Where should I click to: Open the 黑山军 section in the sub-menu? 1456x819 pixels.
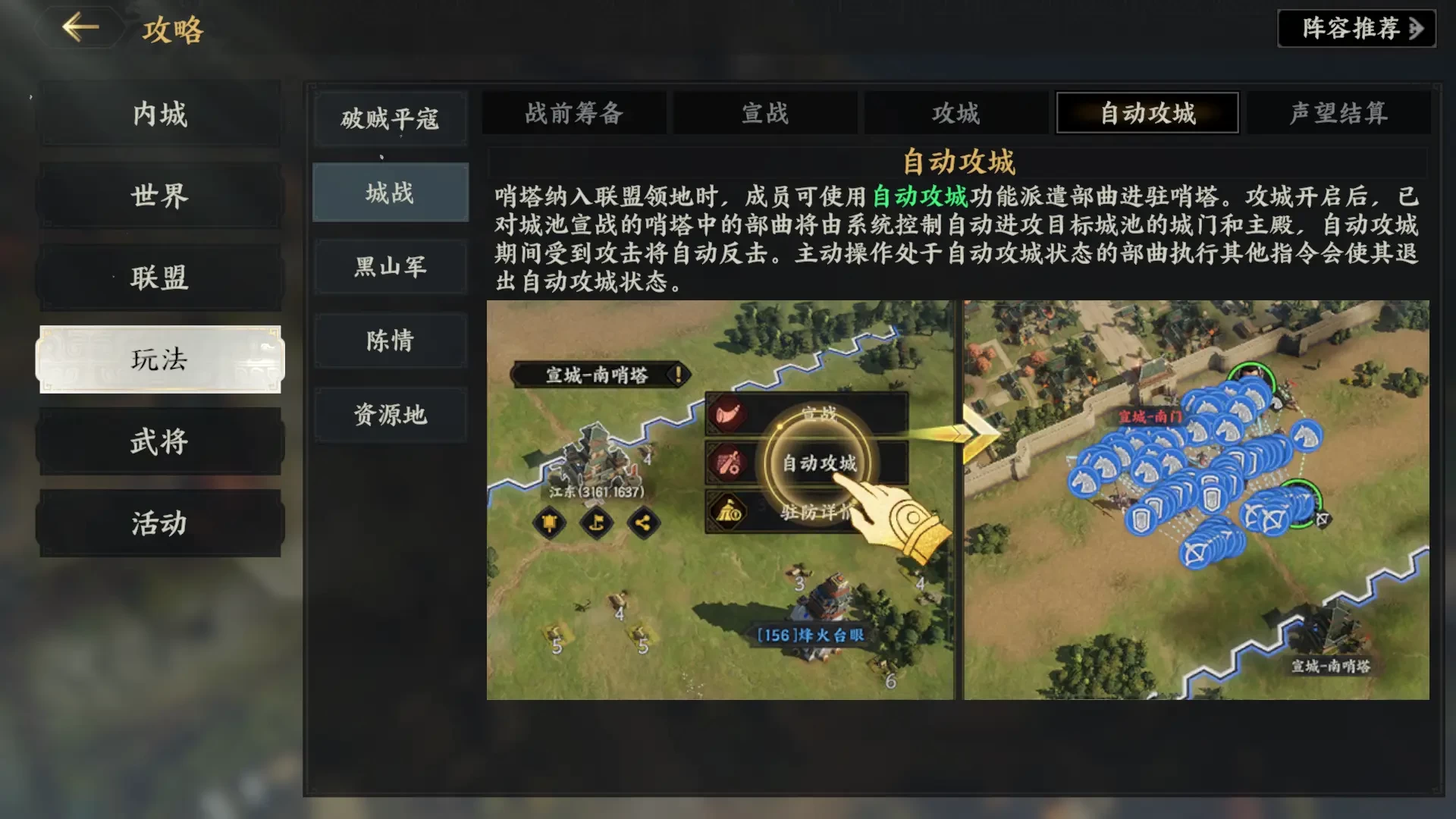(x=390, y=267)
